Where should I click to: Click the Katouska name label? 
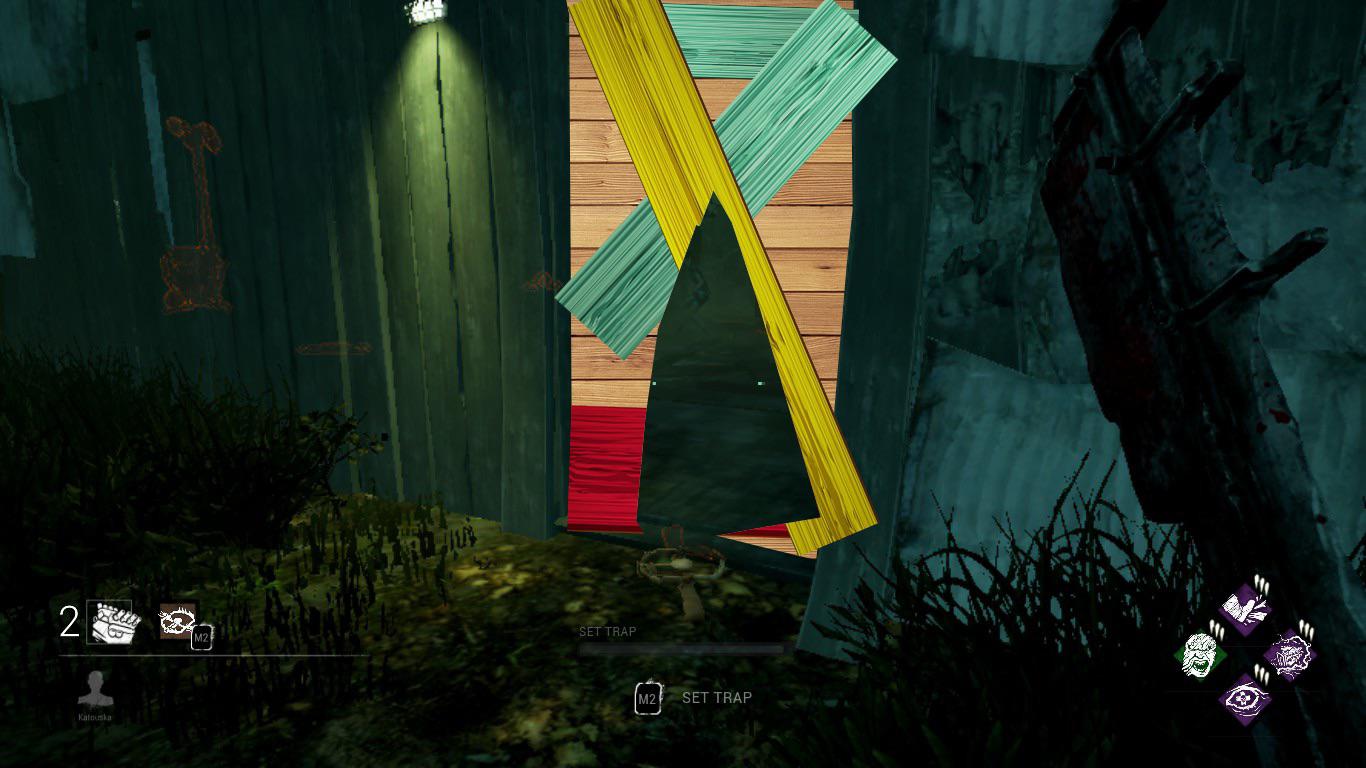[x=95, y=717]
